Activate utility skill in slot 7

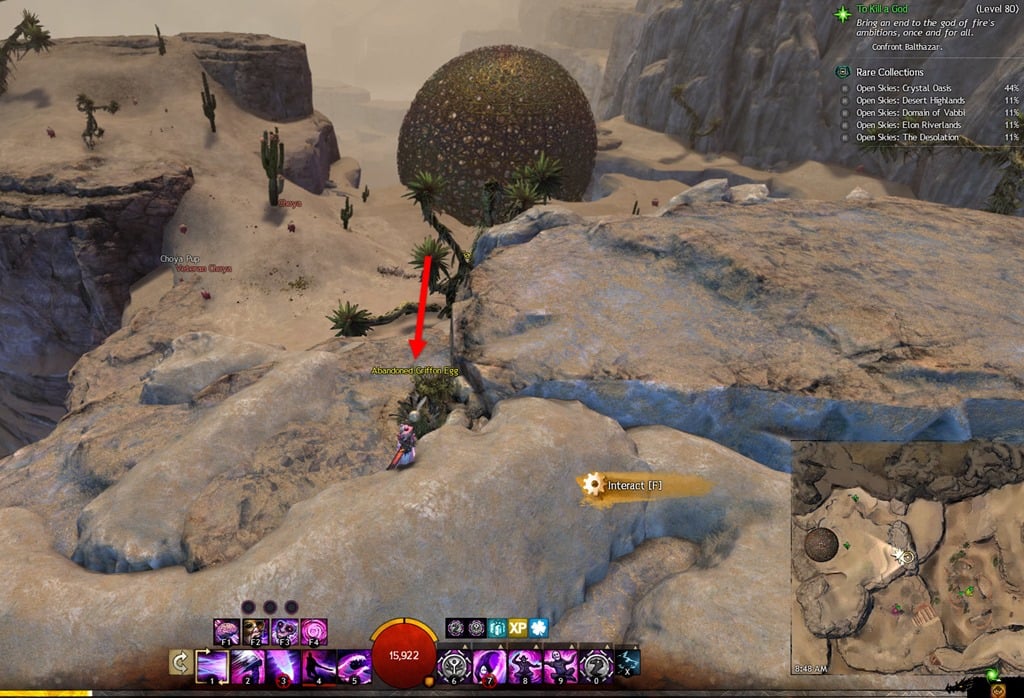pyautogui.click(x=490, y=665)
